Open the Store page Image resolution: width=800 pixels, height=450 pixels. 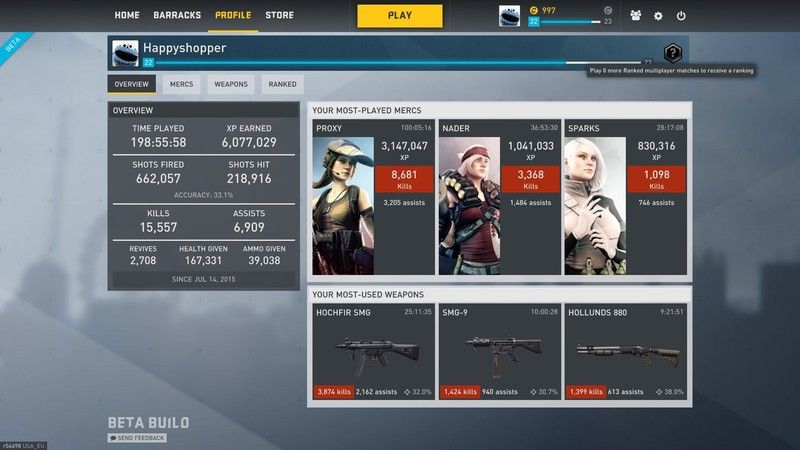(x=279, y=16)
